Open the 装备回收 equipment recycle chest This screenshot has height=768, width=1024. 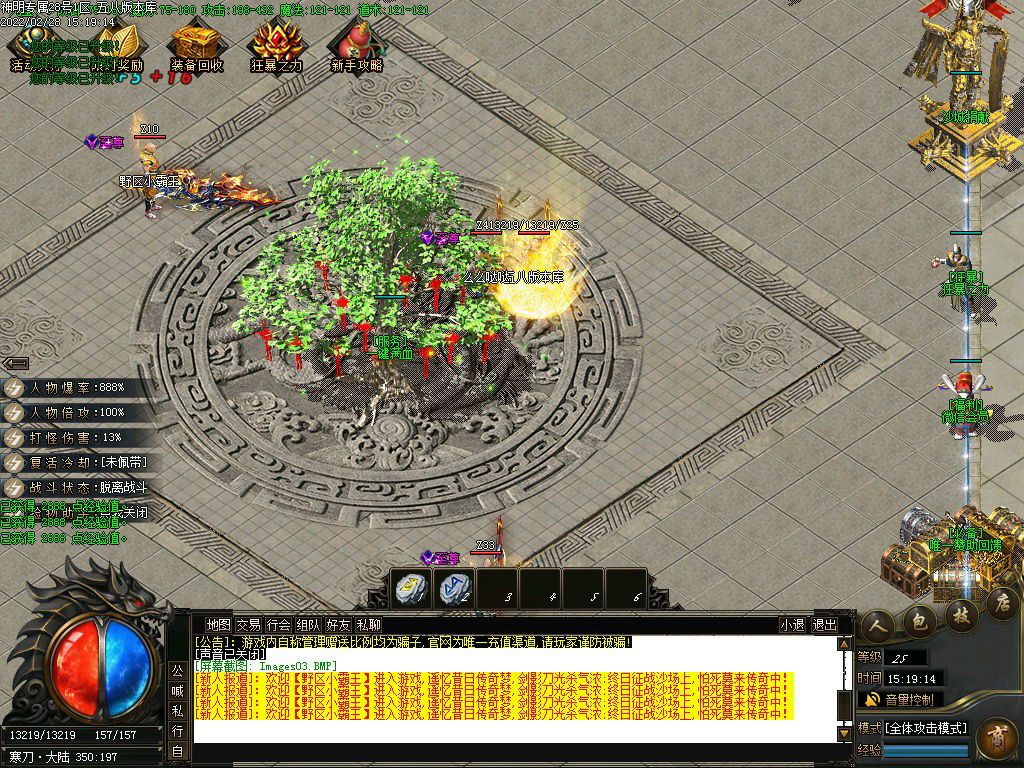point(195,44)
